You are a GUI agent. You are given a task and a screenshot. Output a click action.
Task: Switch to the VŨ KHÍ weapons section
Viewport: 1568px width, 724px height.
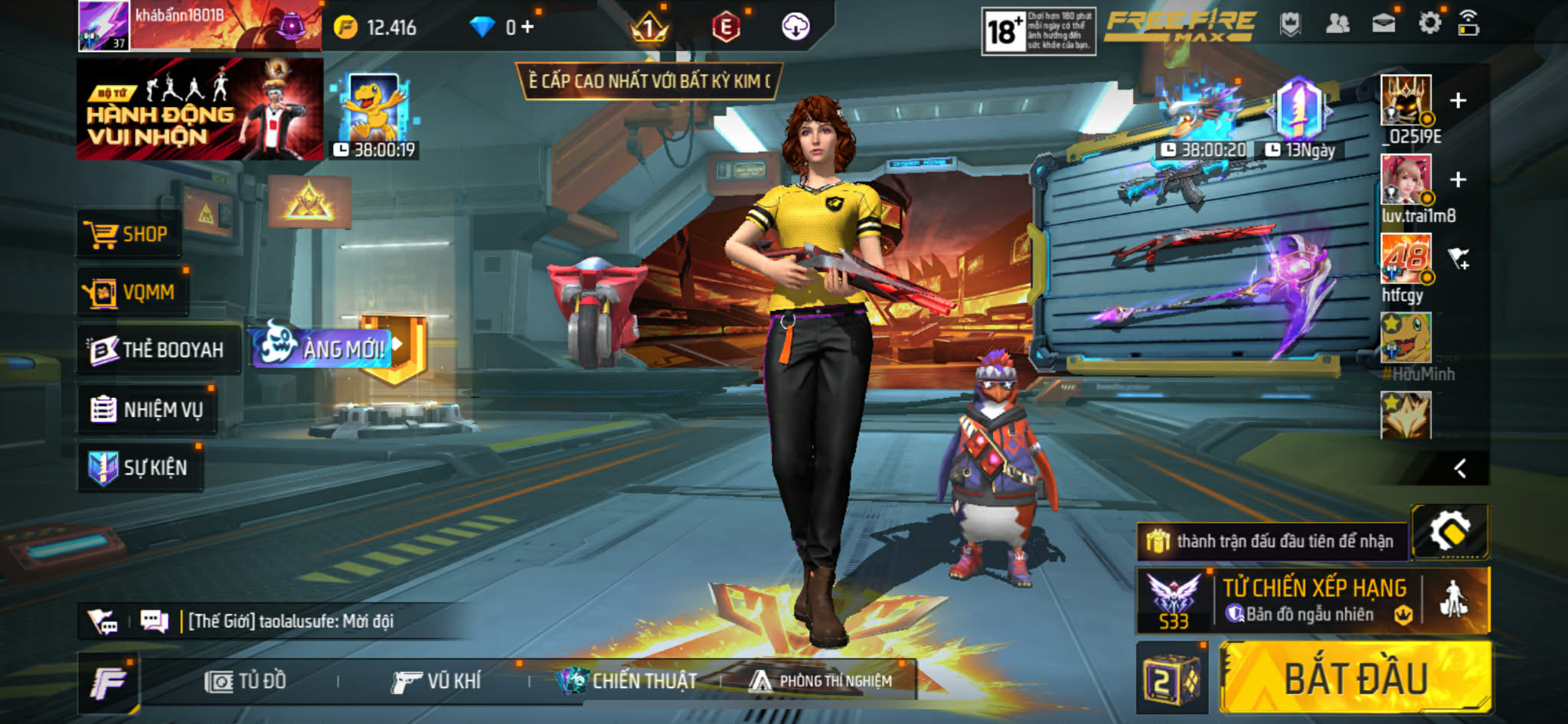coord(436,680)
